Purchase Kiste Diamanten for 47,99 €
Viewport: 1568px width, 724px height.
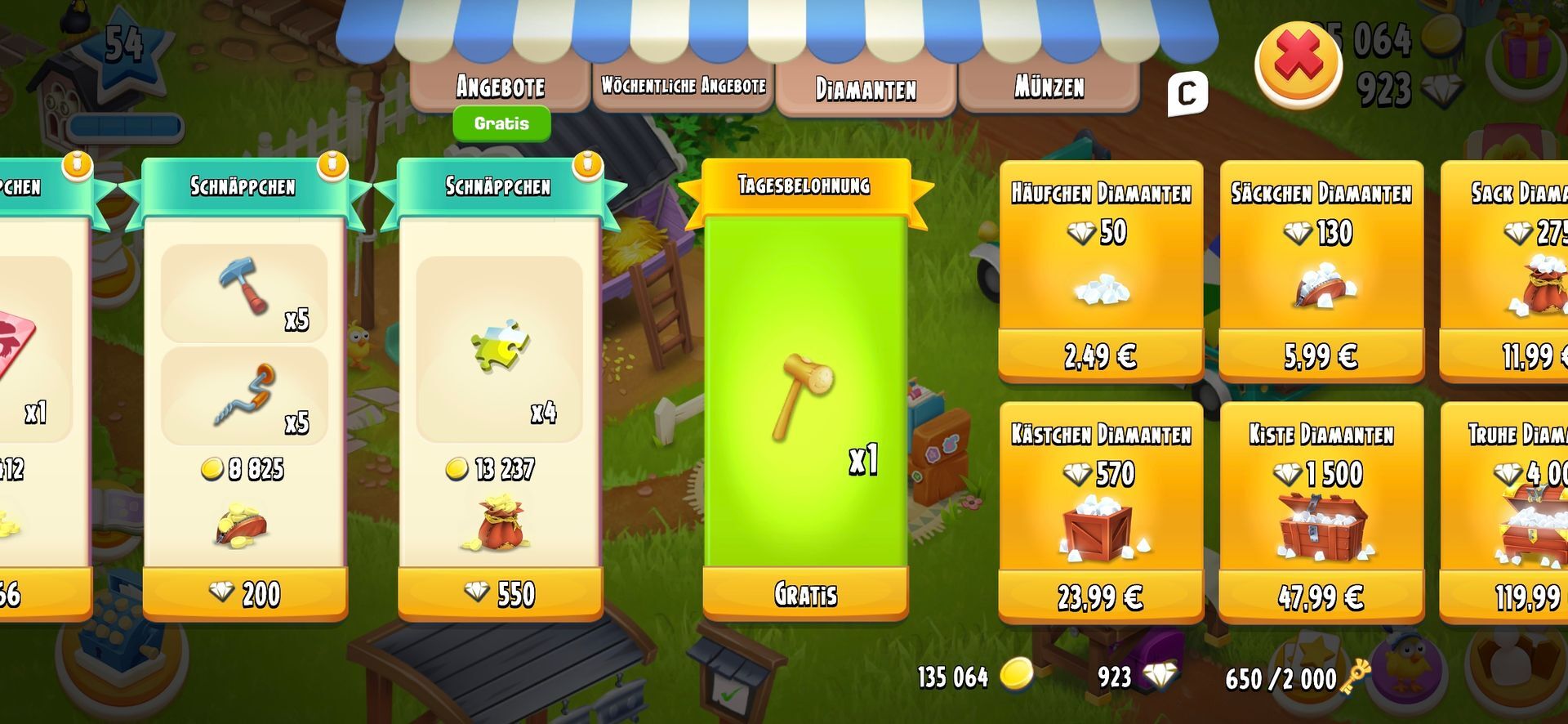coord(1321,597)
